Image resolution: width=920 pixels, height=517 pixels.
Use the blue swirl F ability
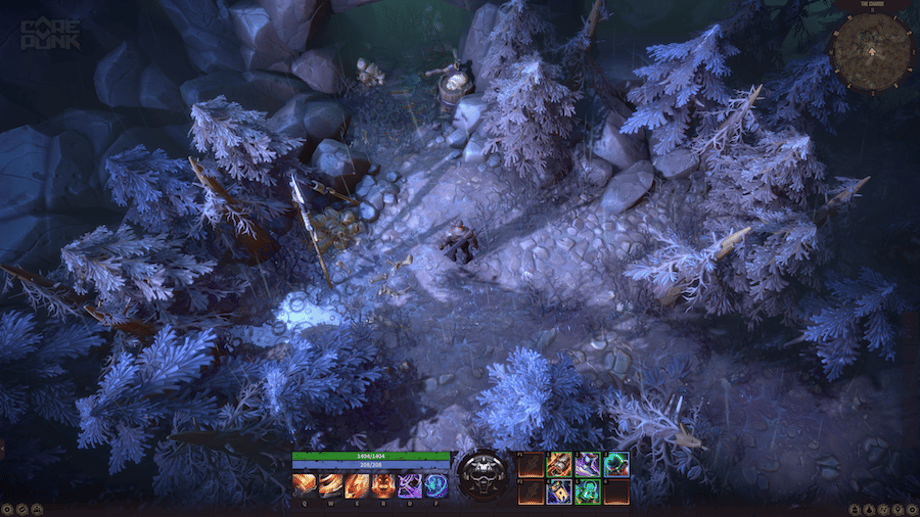(436, 486)
